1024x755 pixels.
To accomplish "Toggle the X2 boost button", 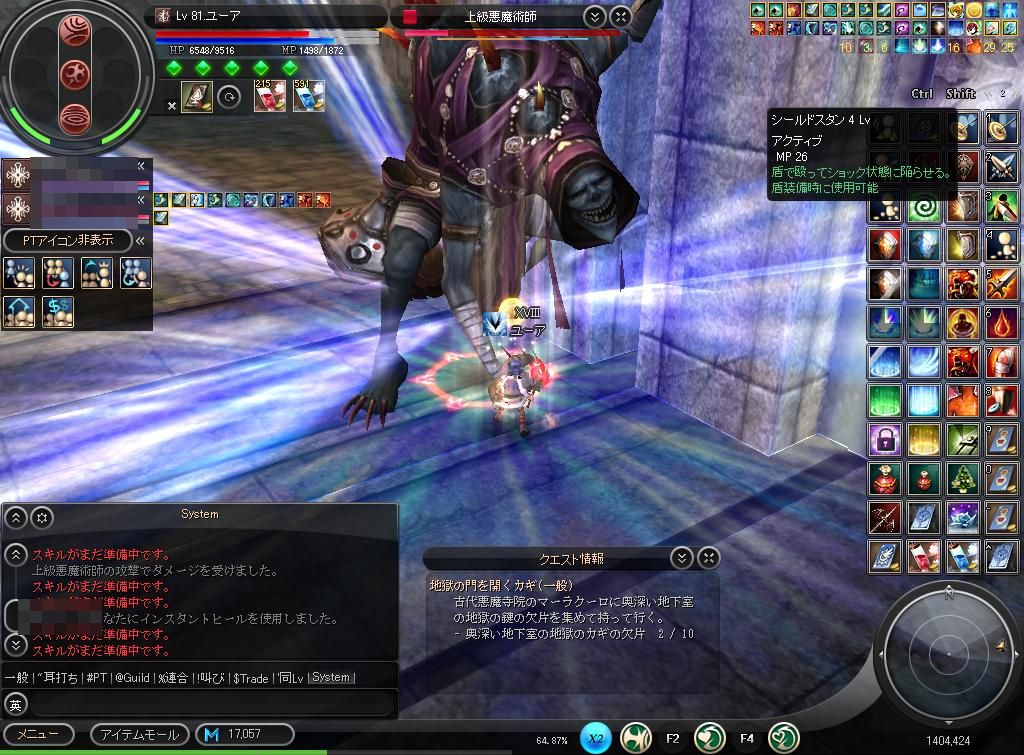I will [x=595, y=739].
